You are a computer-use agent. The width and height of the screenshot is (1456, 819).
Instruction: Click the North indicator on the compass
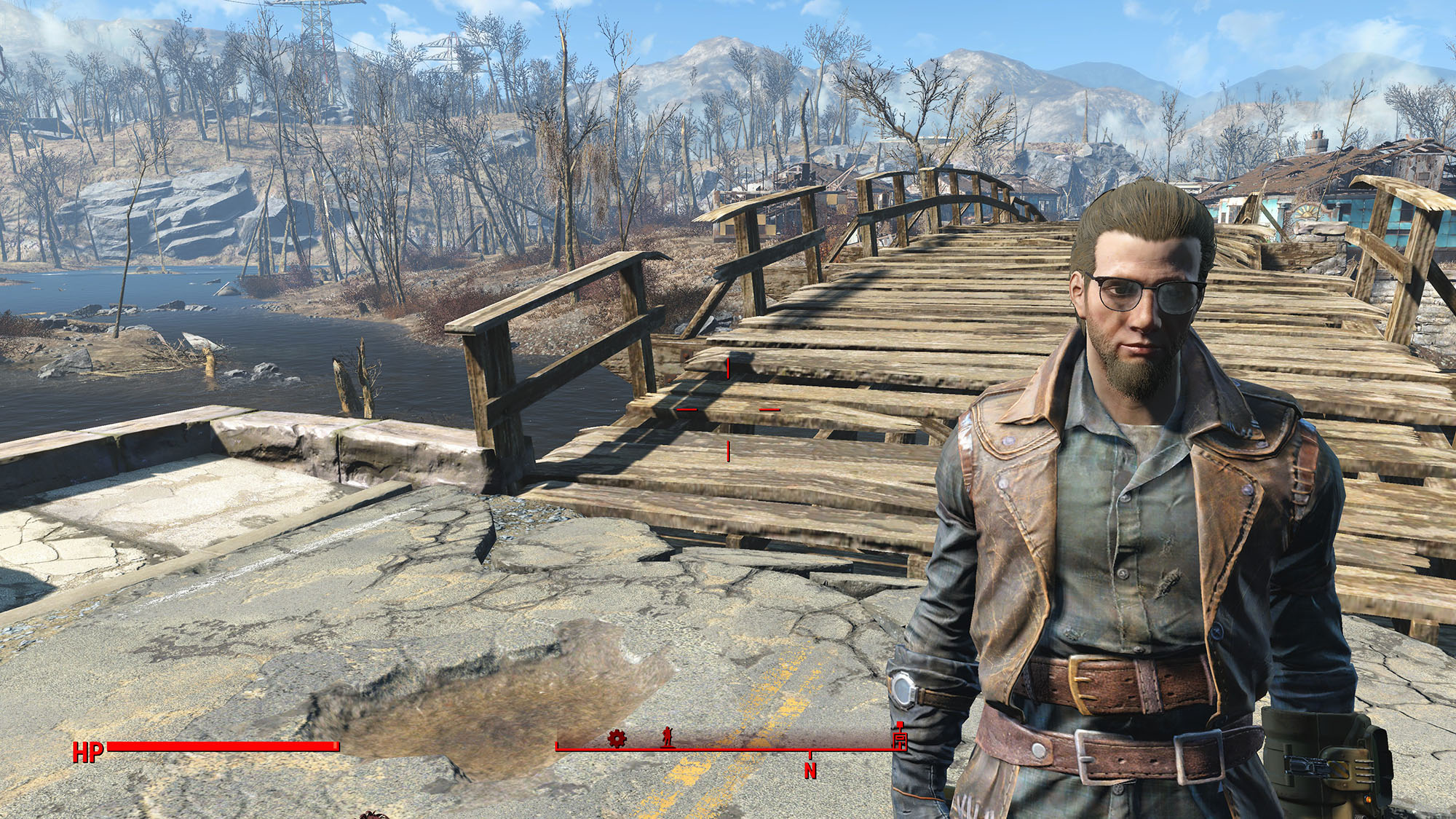tap(810, 769)
